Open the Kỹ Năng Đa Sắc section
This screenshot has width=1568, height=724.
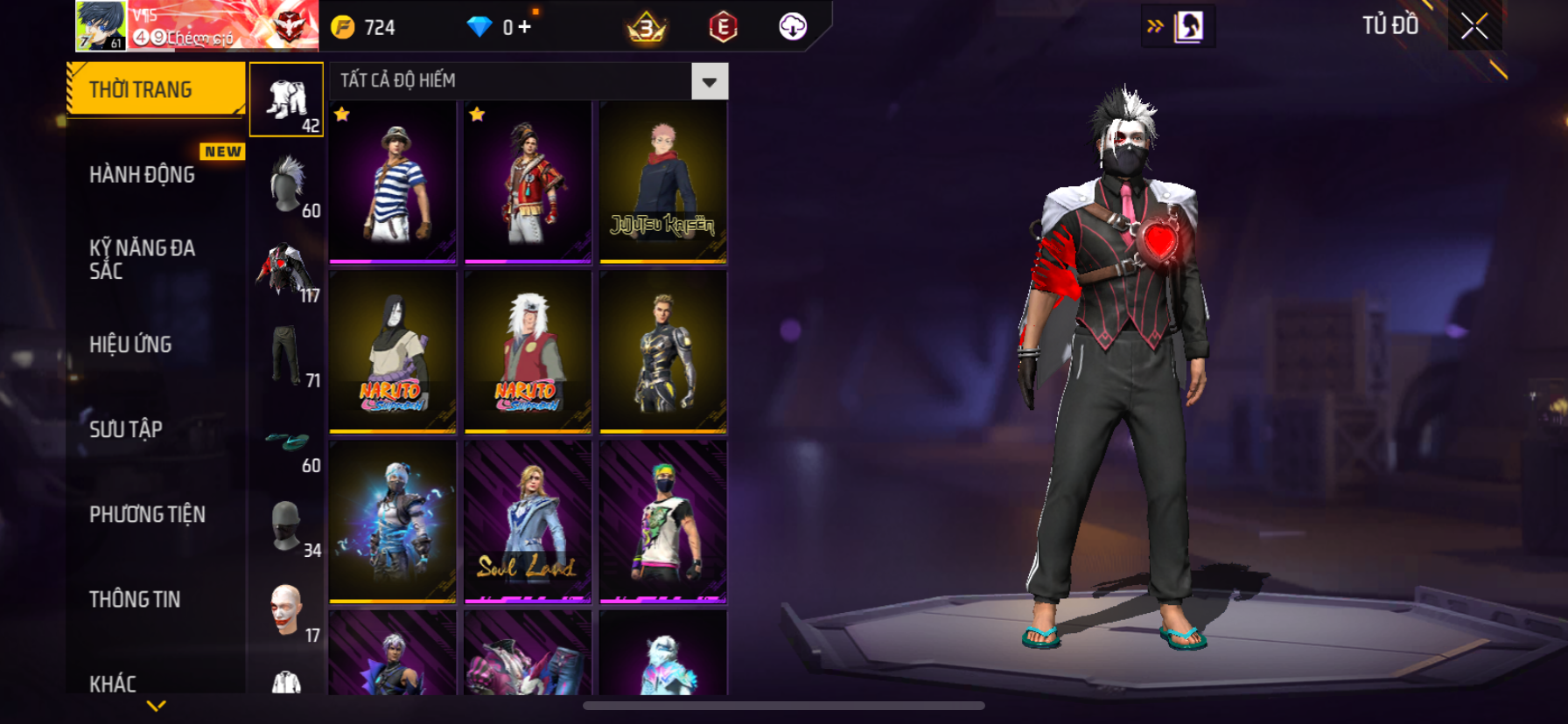143,259
